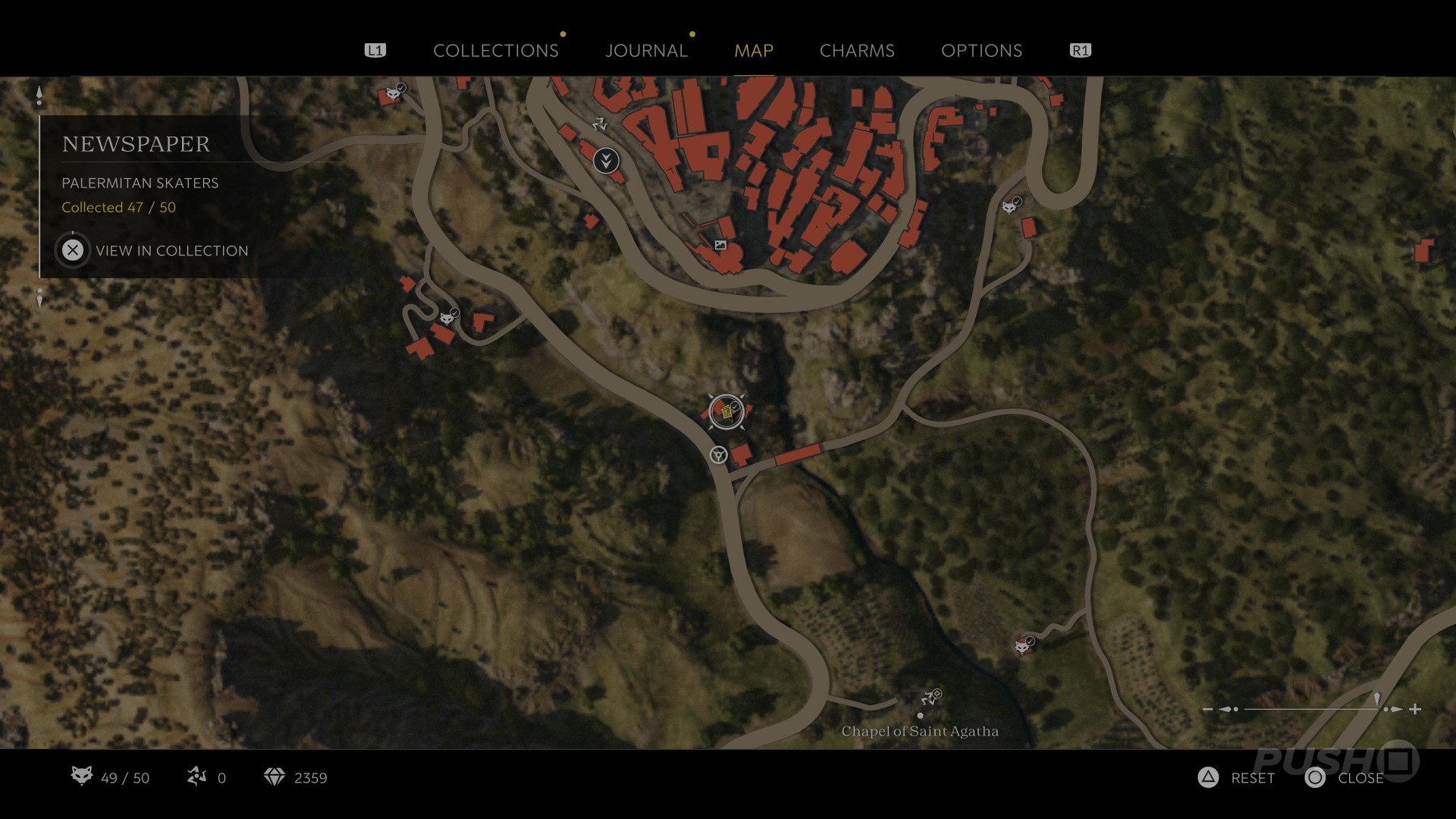
Task: Select the picture frame marker in town
Action: coord(720,245)
